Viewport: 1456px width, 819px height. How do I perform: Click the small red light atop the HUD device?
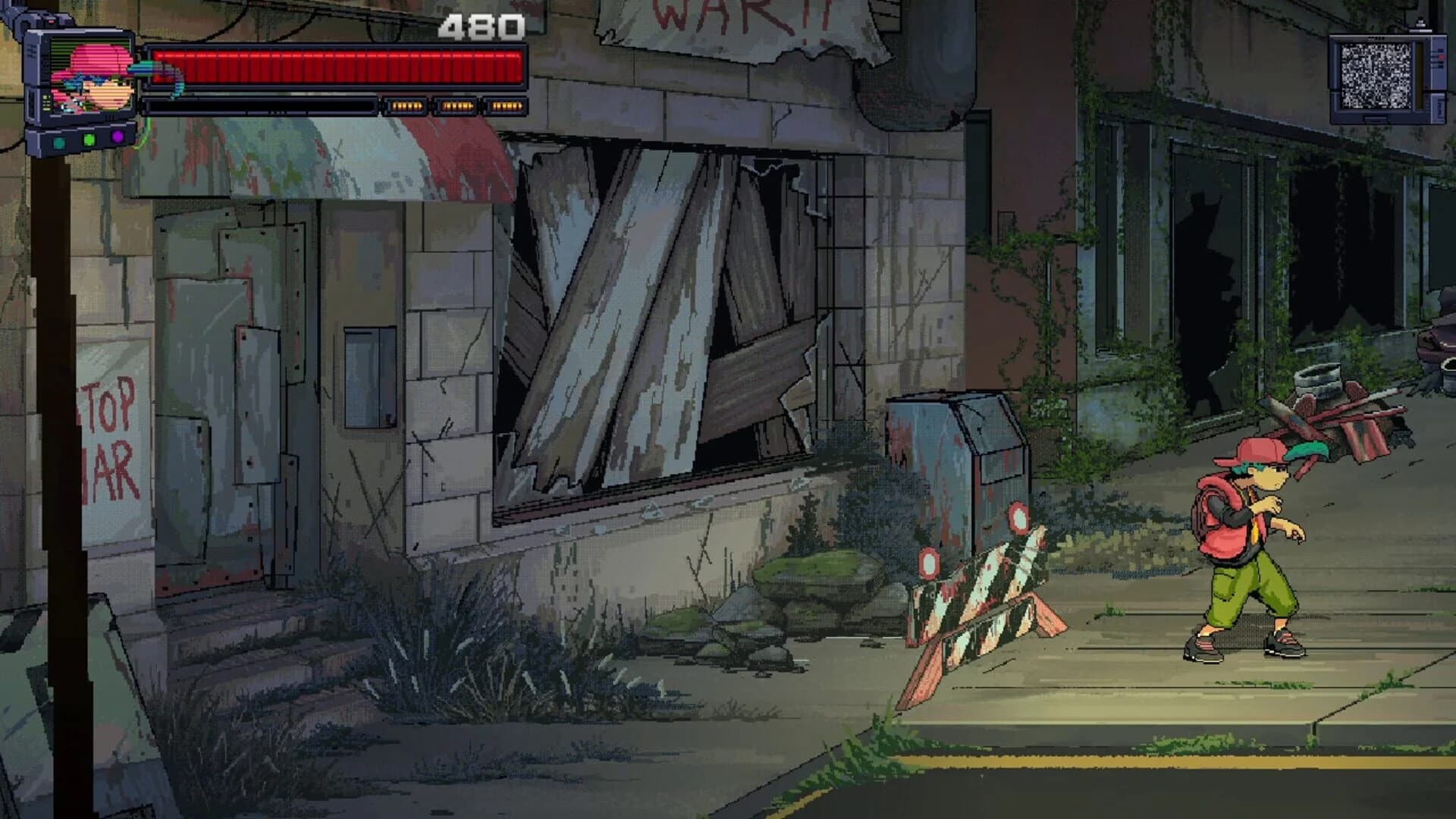[x=51, y=21]
